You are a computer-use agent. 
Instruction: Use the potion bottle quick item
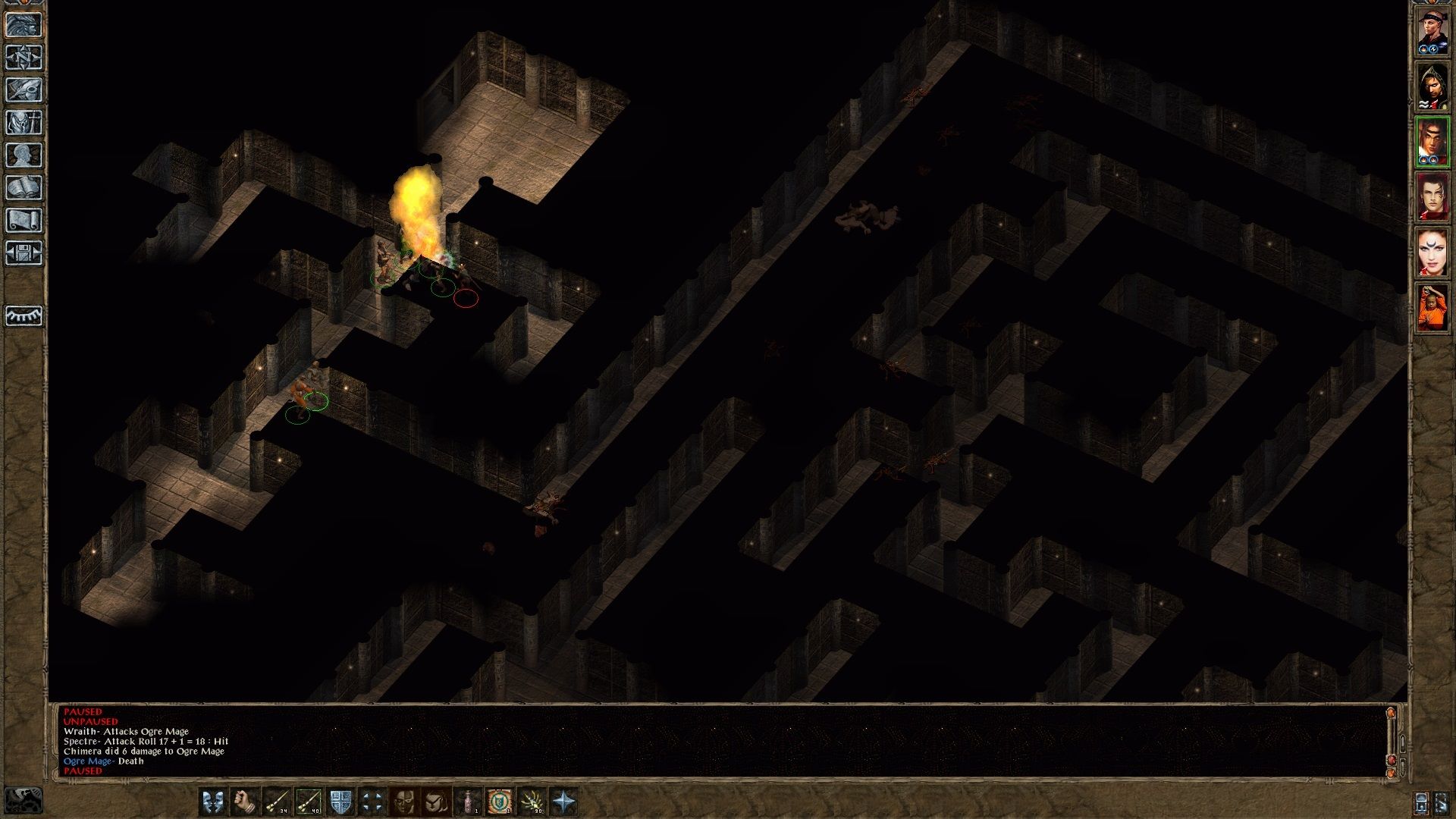pos(468,801)
